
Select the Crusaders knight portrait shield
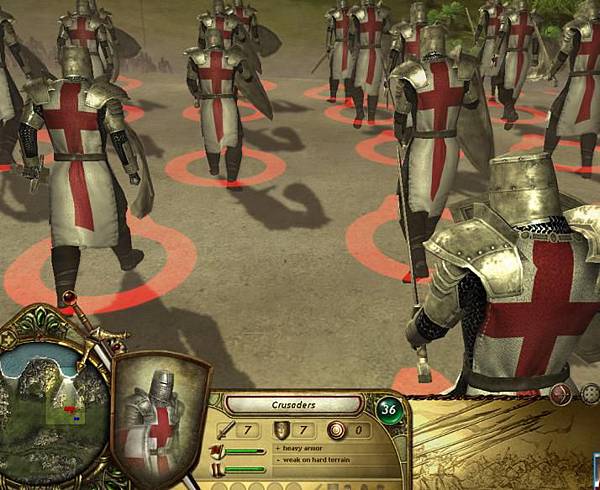tap(158, 418)
